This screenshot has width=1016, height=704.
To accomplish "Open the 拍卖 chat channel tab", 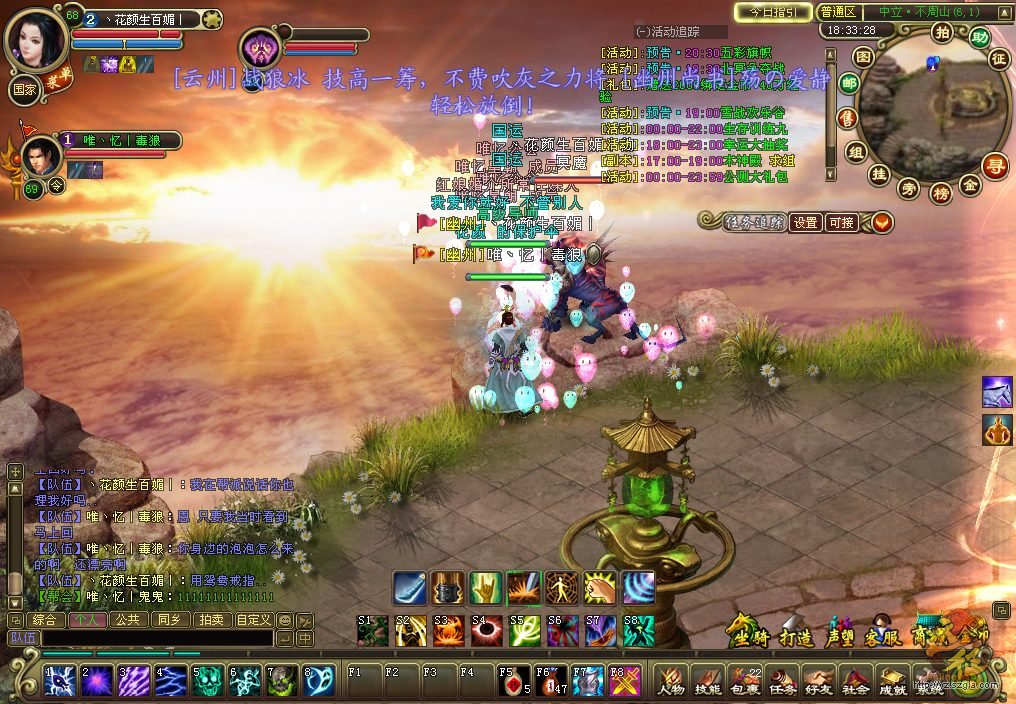I will pos(211,620).
